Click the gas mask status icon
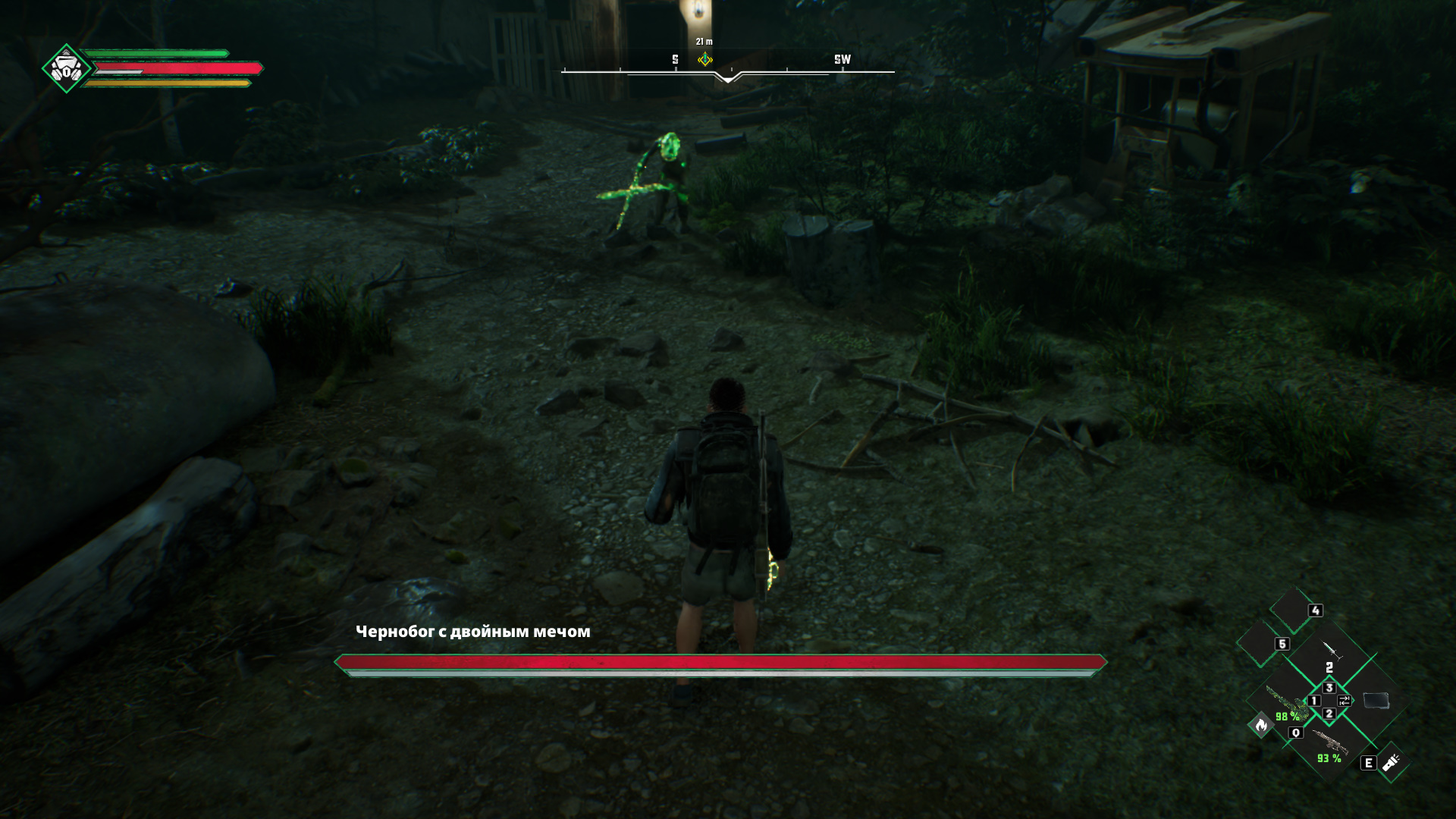Image resolution: width=1456 pixels, height=819 pixels. (x=67, y=69)
